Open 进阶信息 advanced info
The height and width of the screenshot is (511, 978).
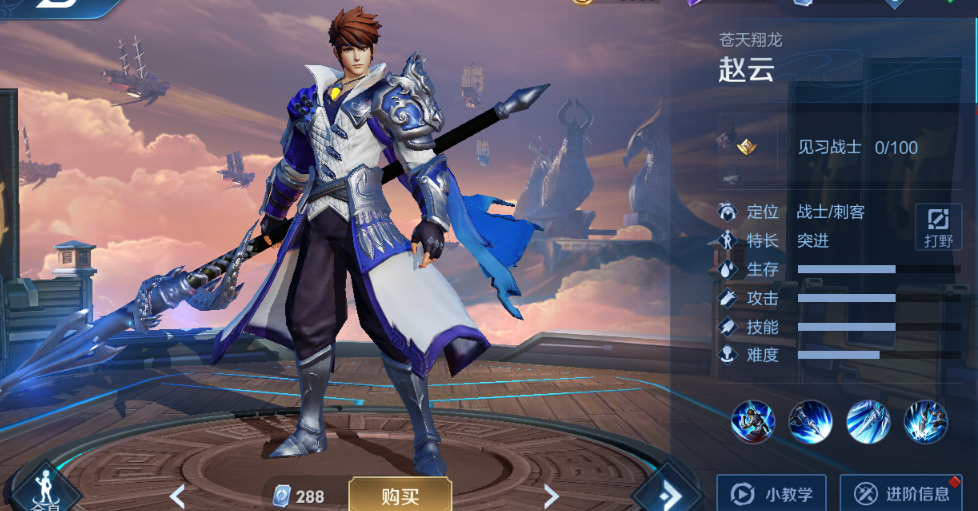pyautogui.click(x=904, y=493)
